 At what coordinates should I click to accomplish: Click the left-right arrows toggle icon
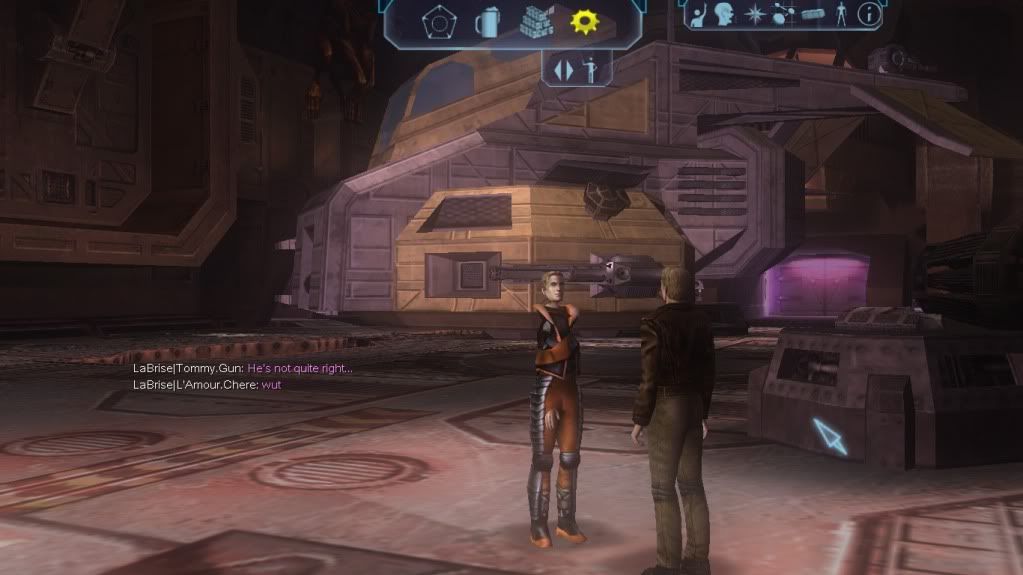tap(564, 71)
